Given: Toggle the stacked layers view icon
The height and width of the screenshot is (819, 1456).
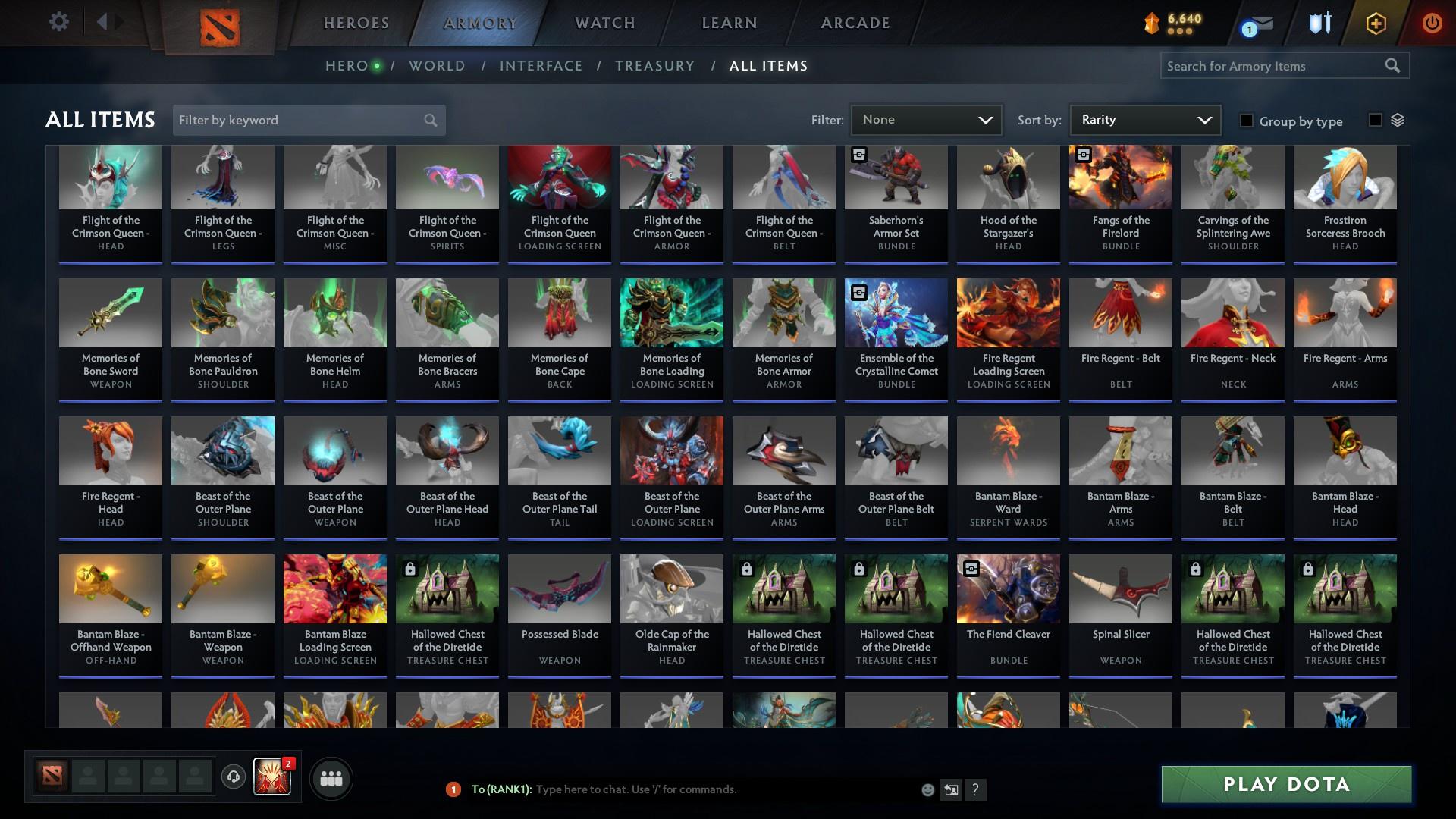Looking at the screenshot, I should point(1398,121).
